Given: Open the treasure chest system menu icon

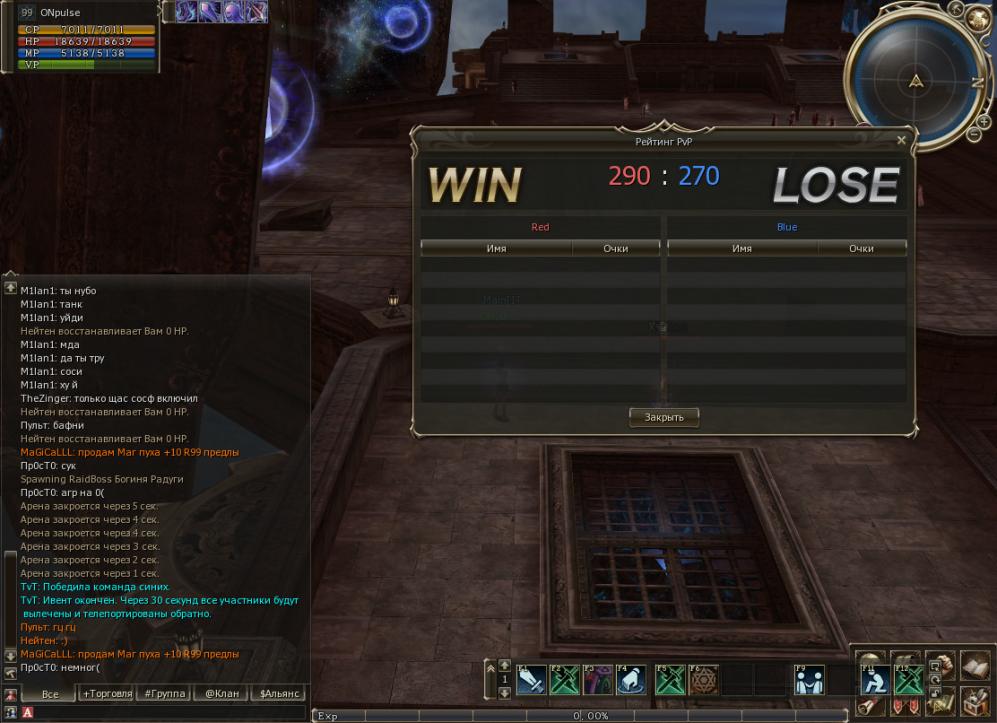Looking at the screenshot, I should click(x=975, y=701).
